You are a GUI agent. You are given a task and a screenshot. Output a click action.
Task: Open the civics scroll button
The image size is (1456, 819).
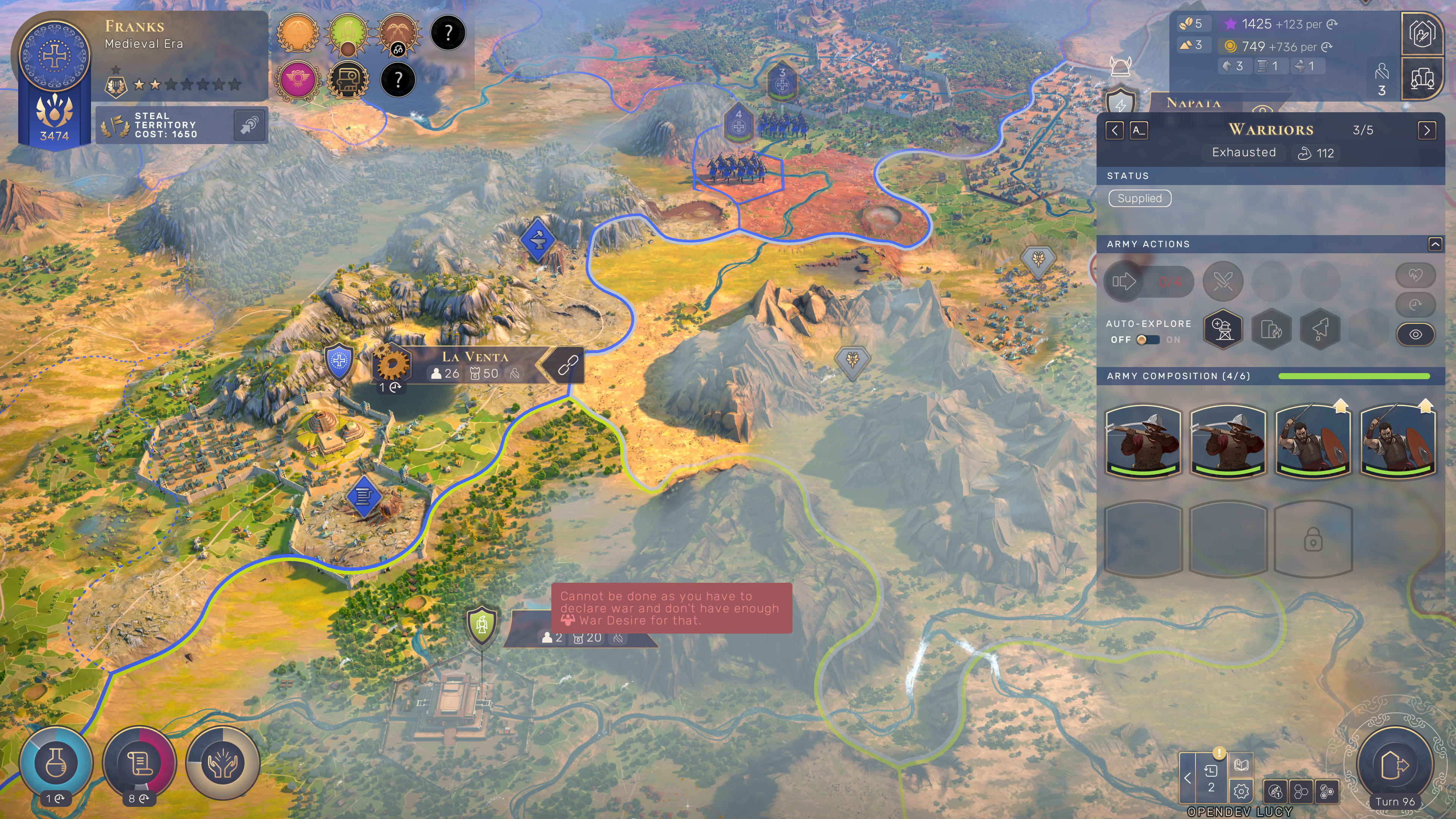click(139, 763)
